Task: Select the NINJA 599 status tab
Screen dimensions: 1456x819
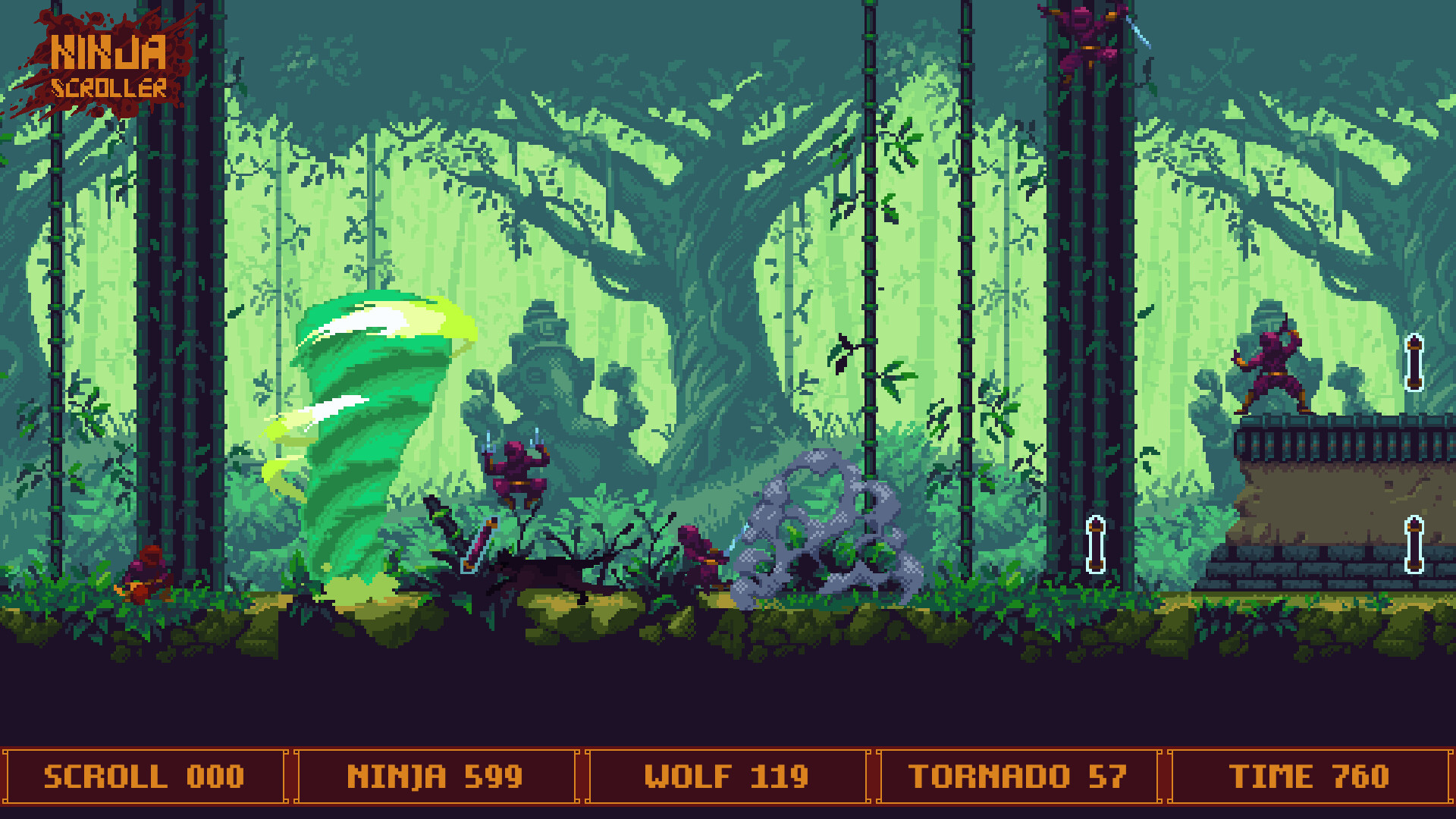Action: pyautogui.click(x=435, y=777)
